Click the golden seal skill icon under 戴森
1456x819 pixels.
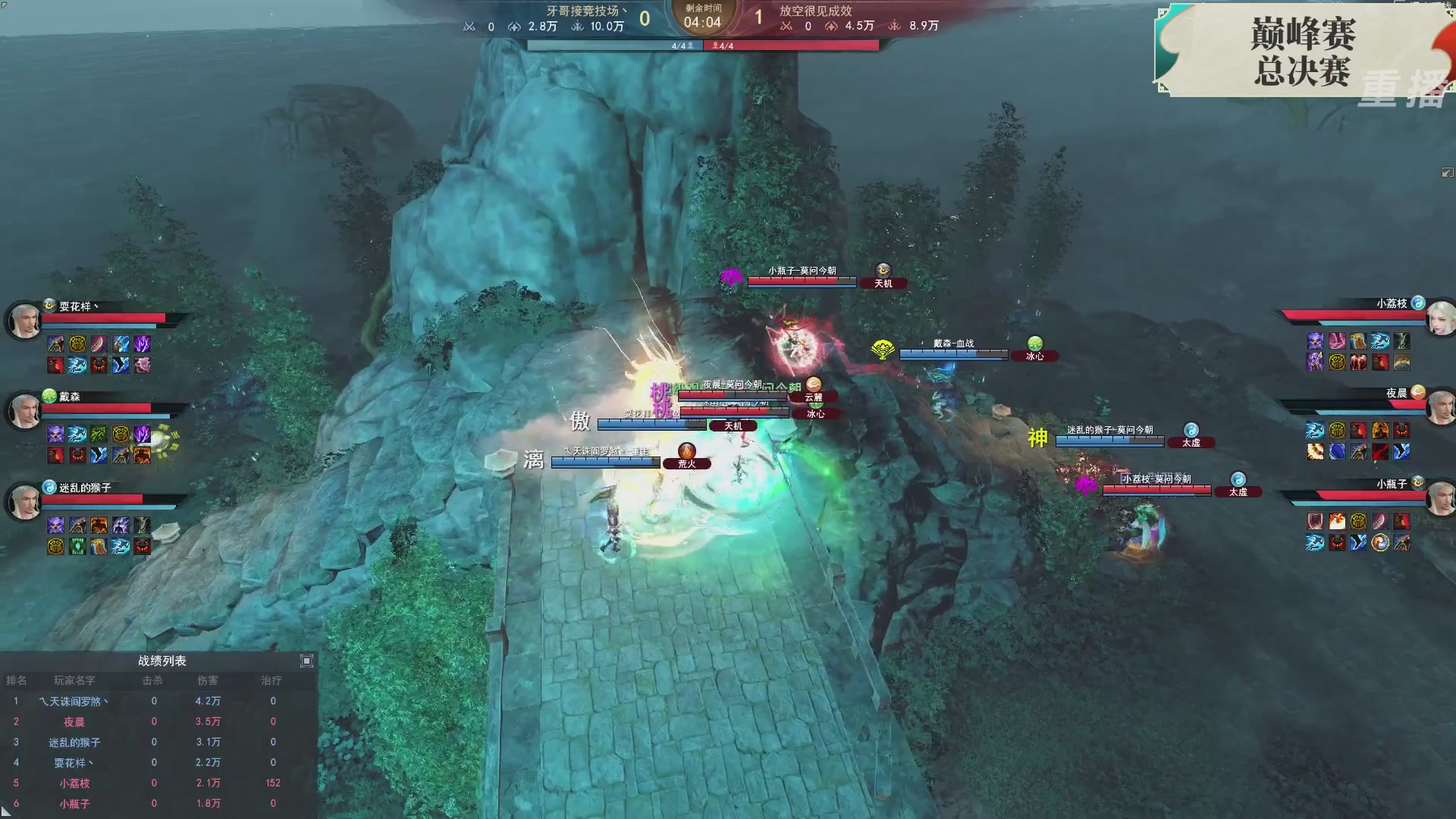[123, 435]
